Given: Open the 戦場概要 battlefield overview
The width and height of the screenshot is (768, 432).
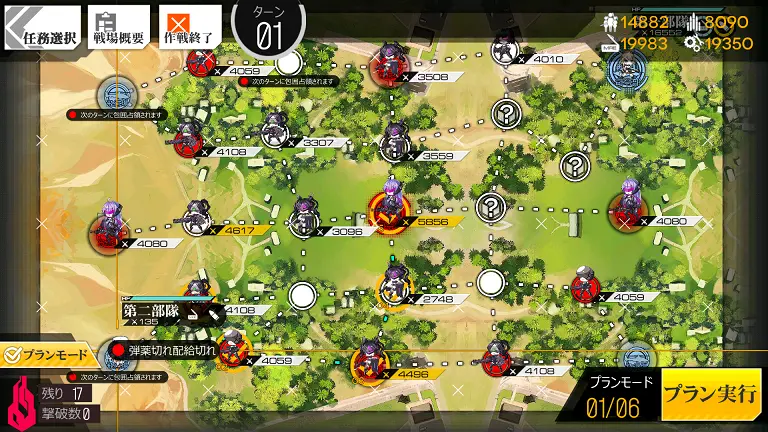Looking at the screenshot, I should [119, 29].
